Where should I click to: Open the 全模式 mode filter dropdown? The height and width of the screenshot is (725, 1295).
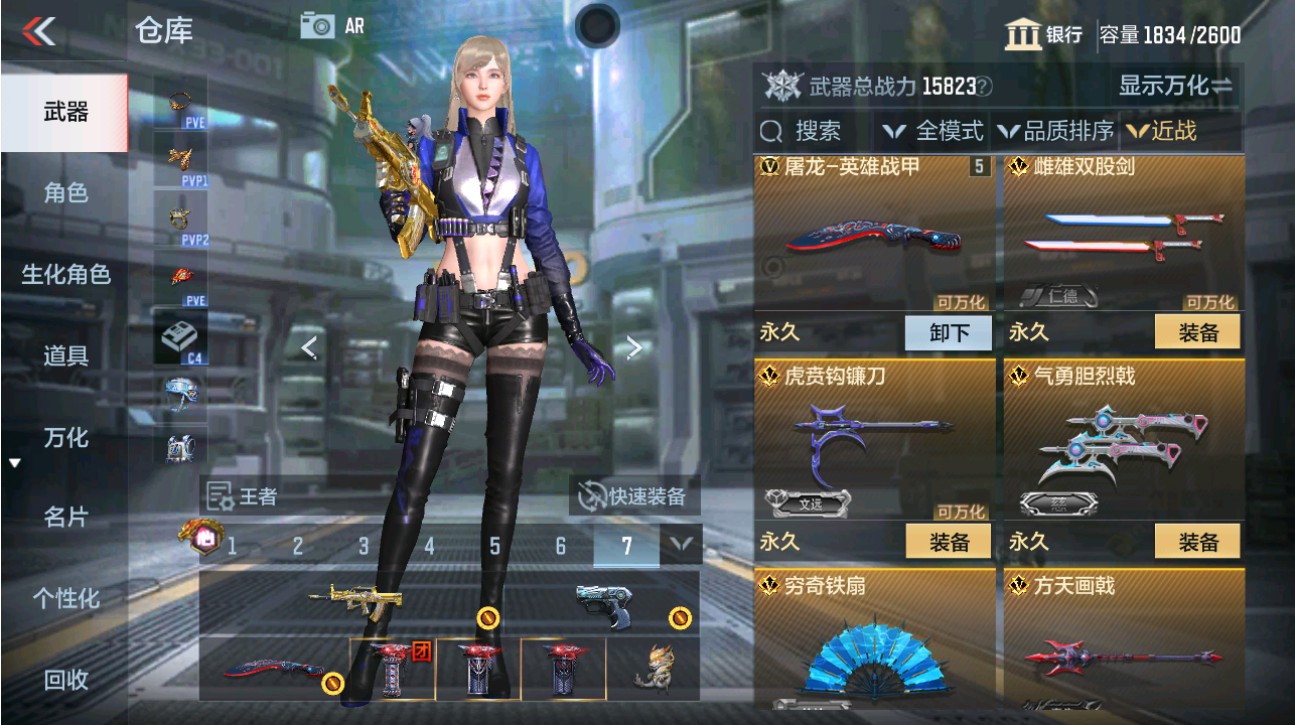click(934, 131)
